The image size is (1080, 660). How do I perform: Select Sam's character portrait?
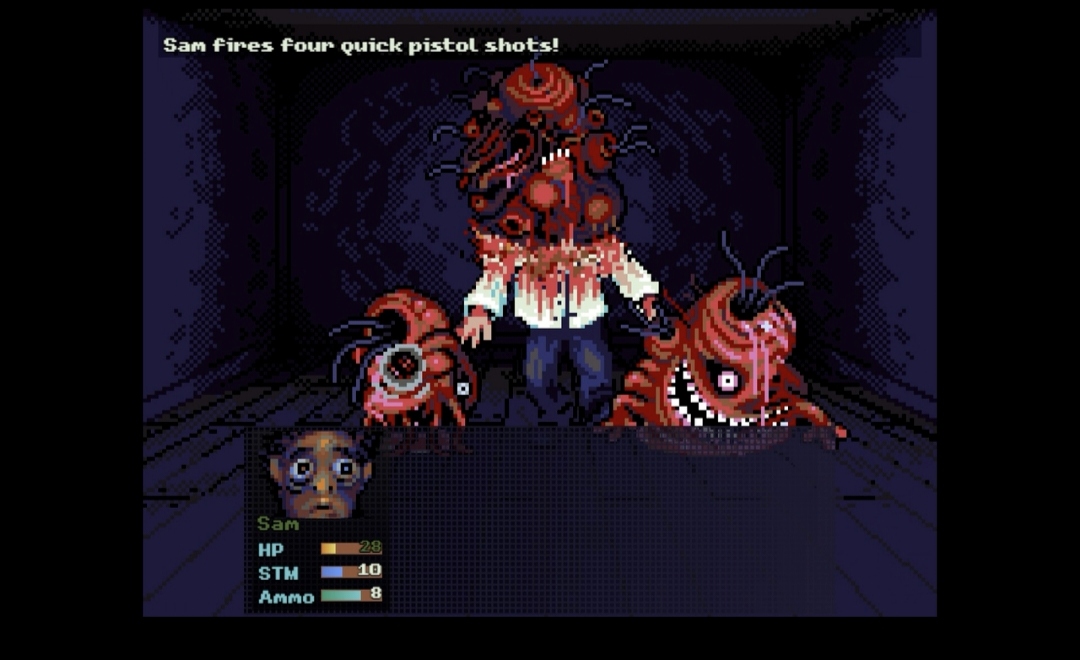tap(320, 472)
